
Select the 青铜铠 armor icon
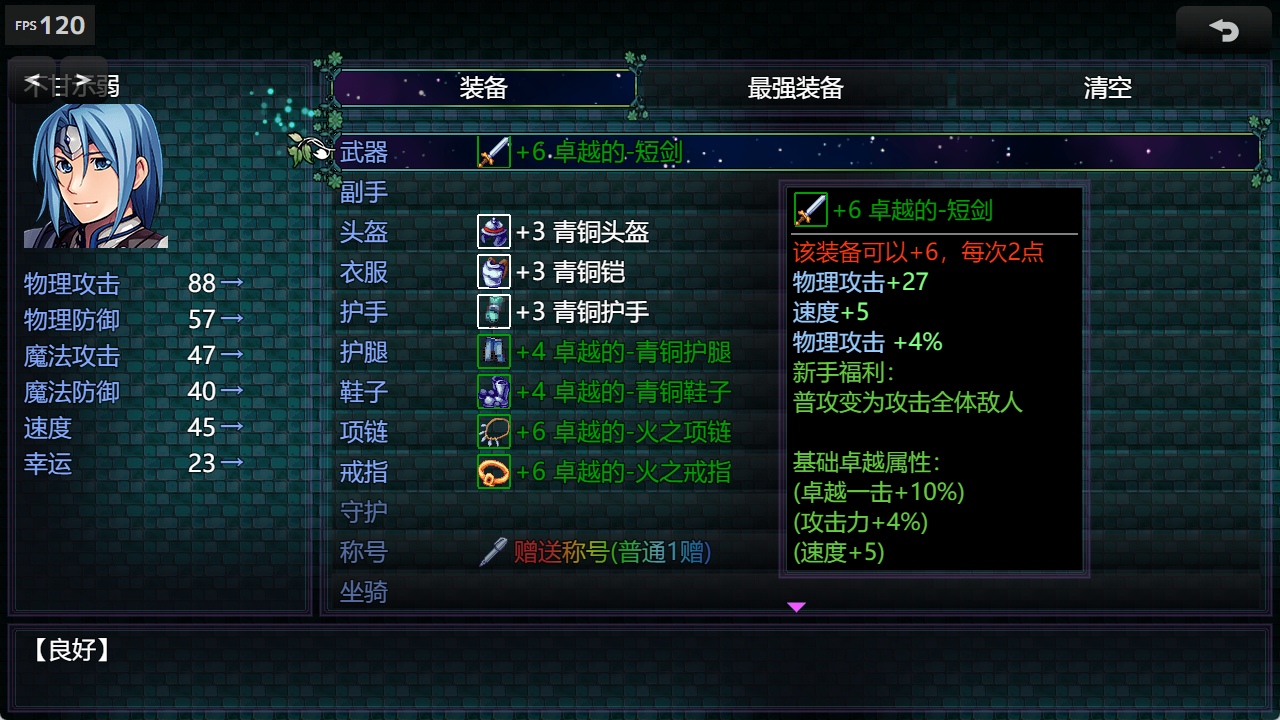(493, 271)
